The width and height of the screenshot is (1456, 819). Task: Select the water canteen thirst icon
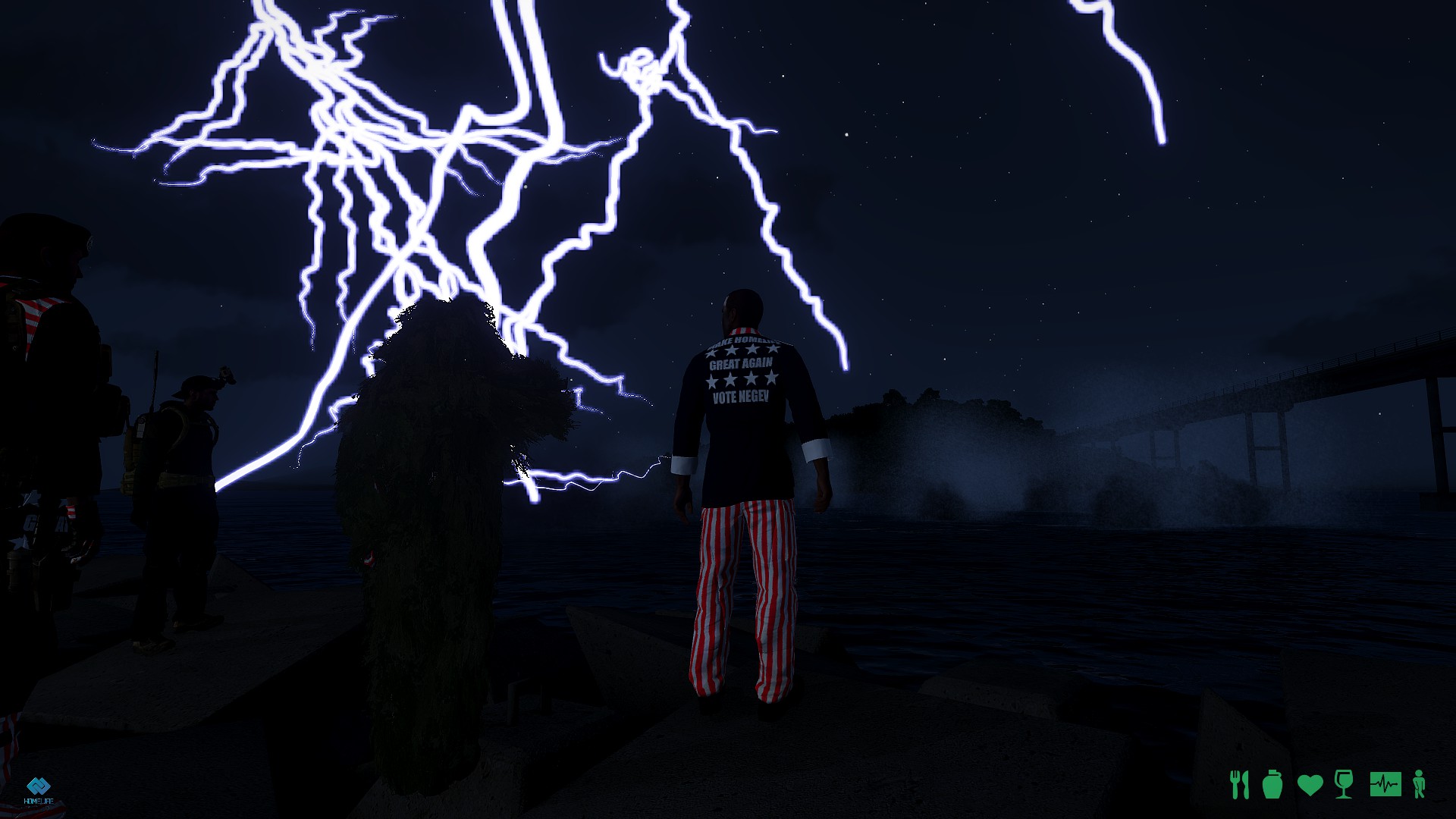1272,784
